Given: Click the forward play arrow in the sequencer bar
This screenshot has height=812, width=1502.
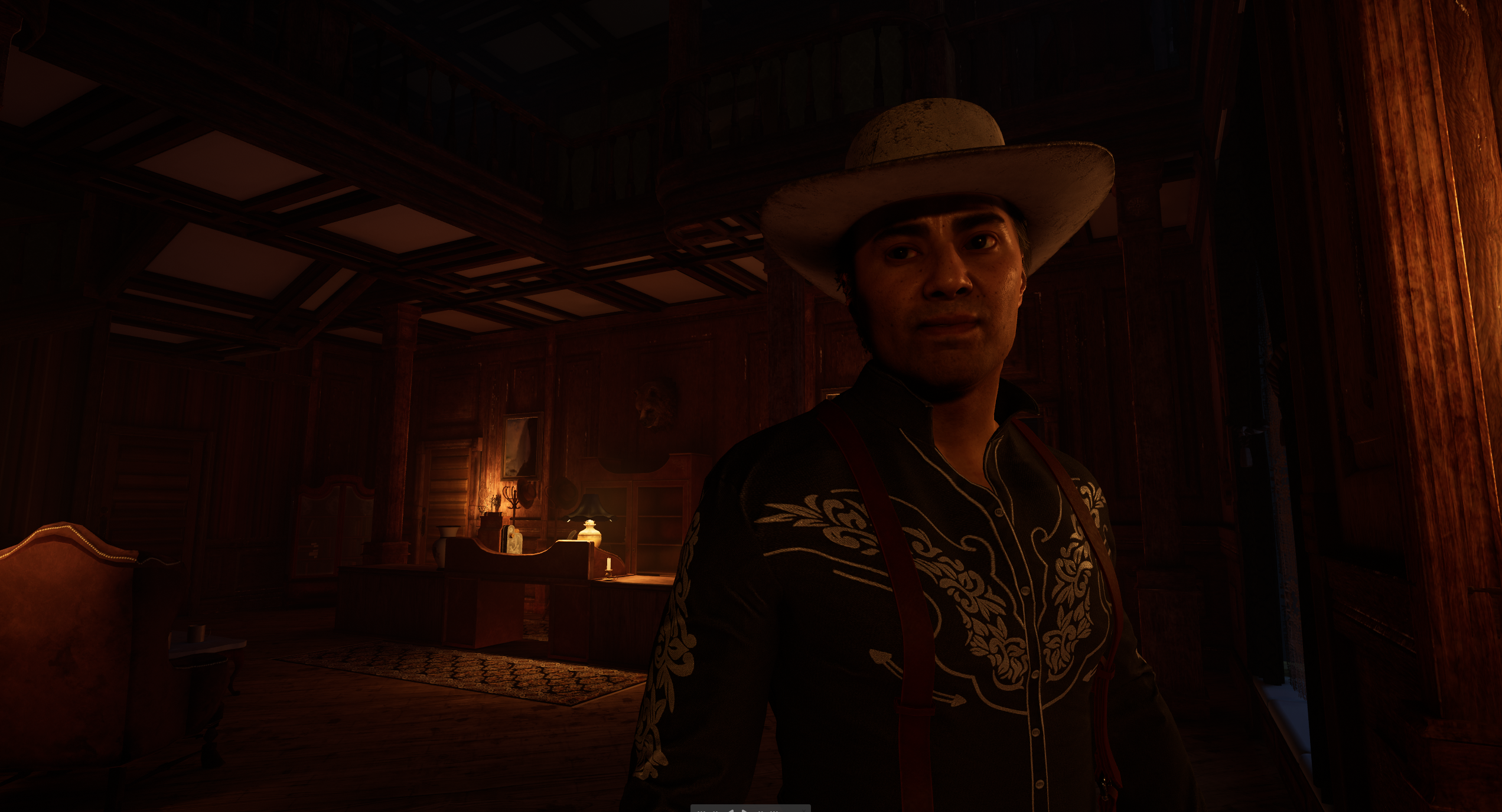Looking at the screenshot, I should tap(744, 811).
